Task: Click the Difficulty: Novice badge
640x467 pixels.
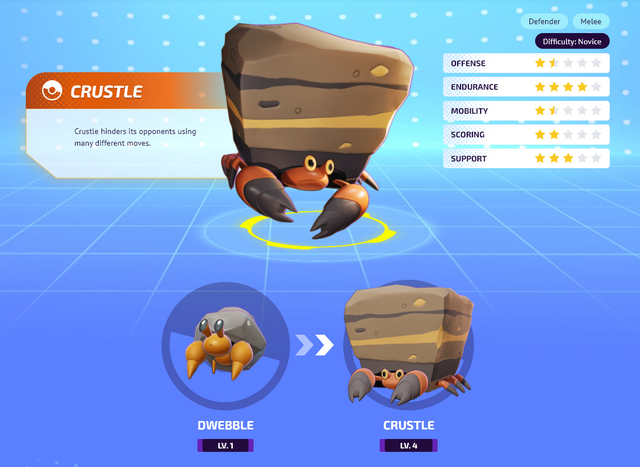Action: pyautogui.click(x=572, y=41)
